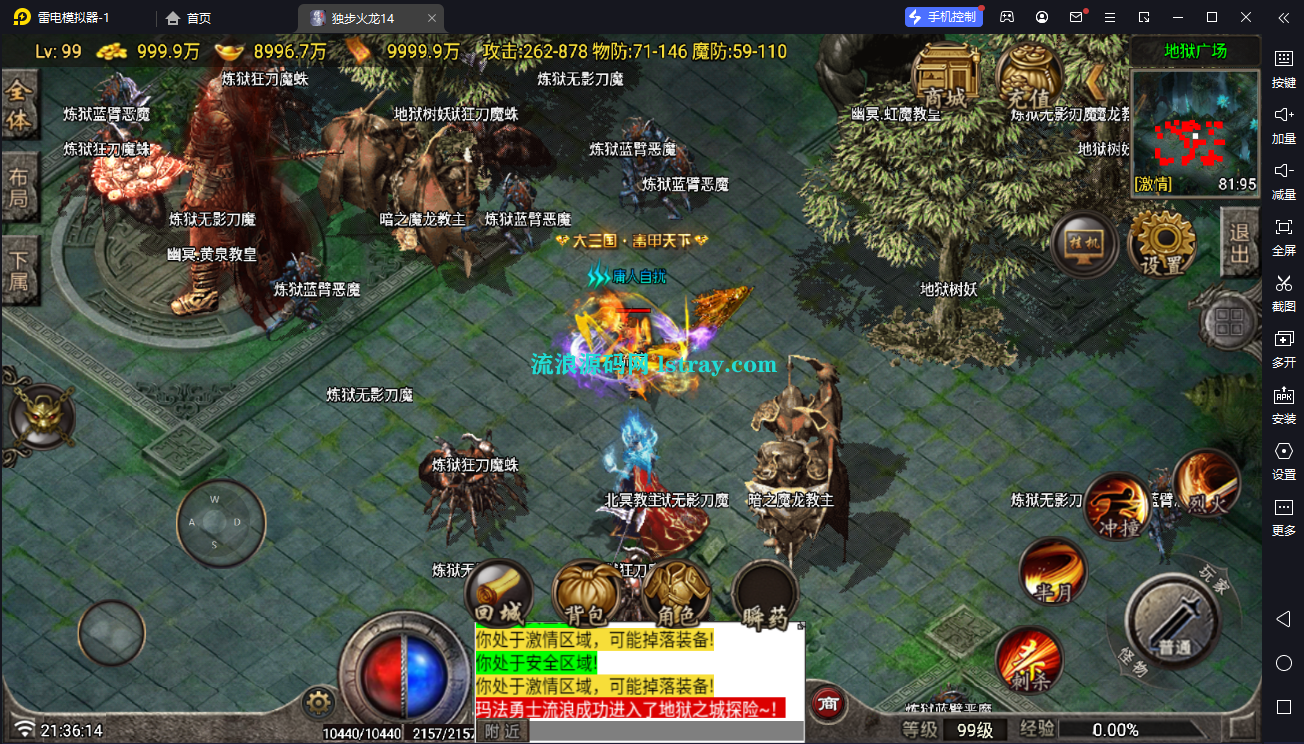Open the emulator's 手机控制 phone control
Viewport: 1304px width, 744px height.
(942, 17)
